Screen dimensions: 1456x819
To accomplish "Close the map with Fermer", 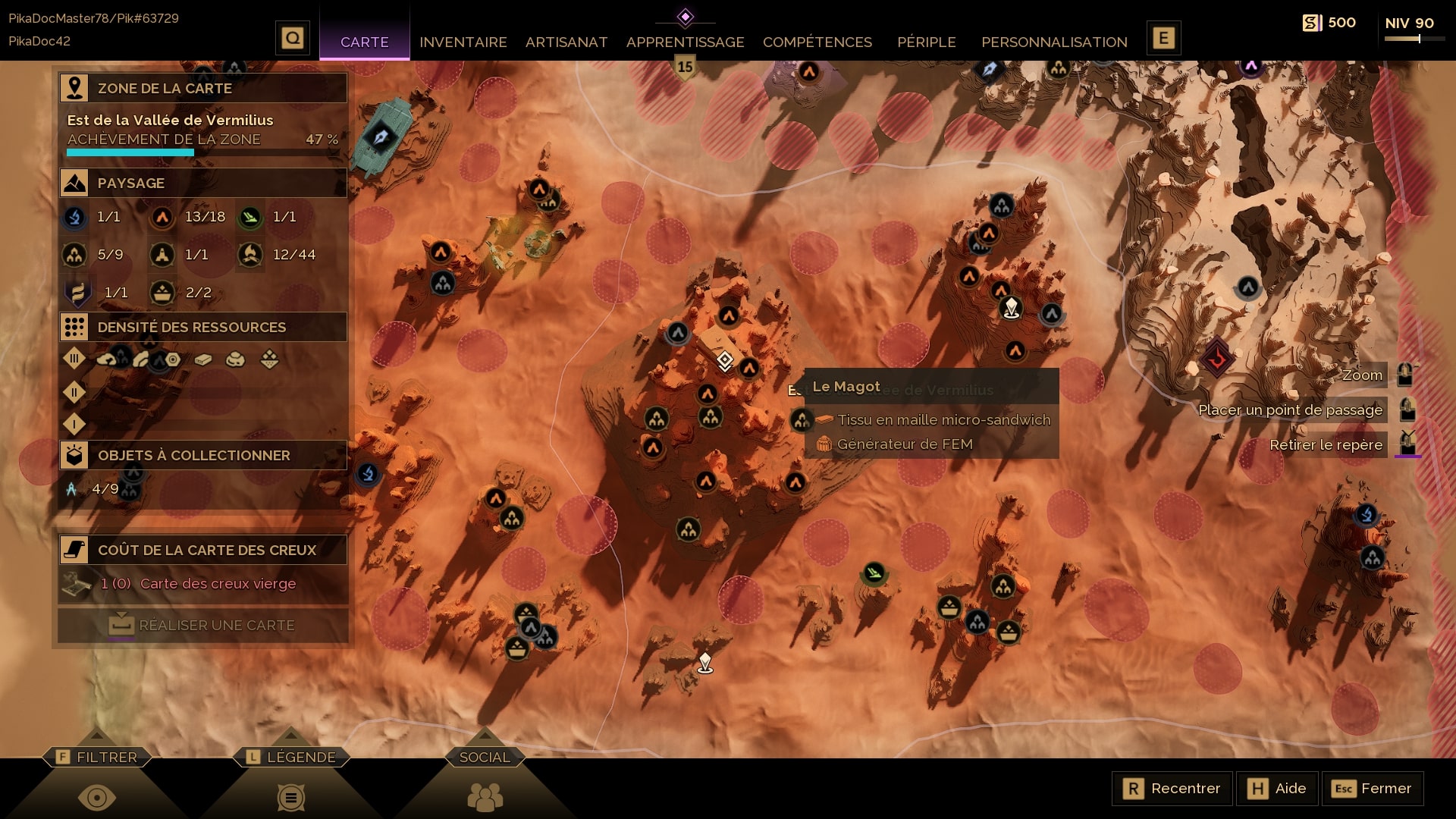I will point(1373,789).
